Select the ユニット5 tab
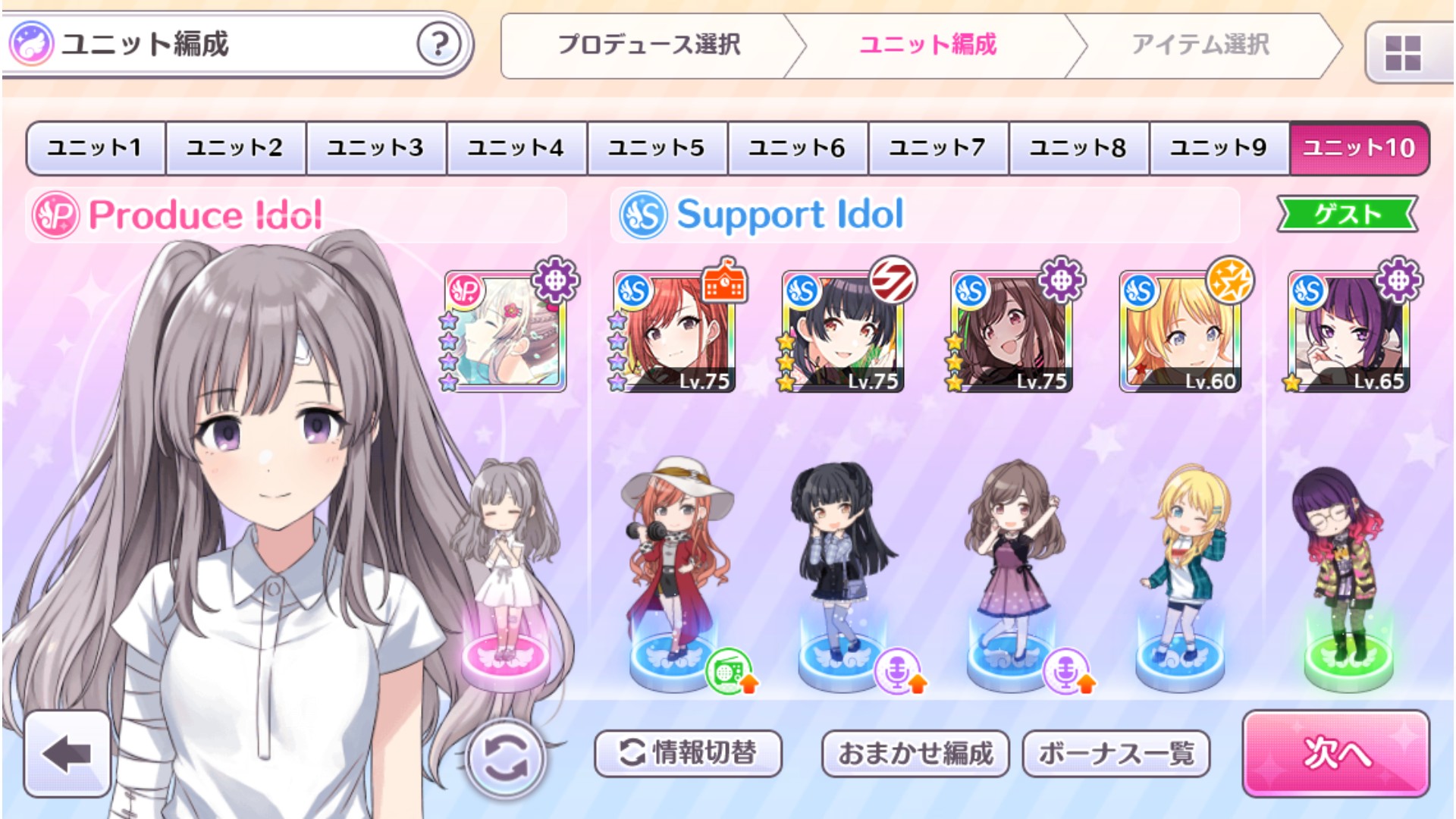Viewport: 1456px width, 819px height. 655,147
